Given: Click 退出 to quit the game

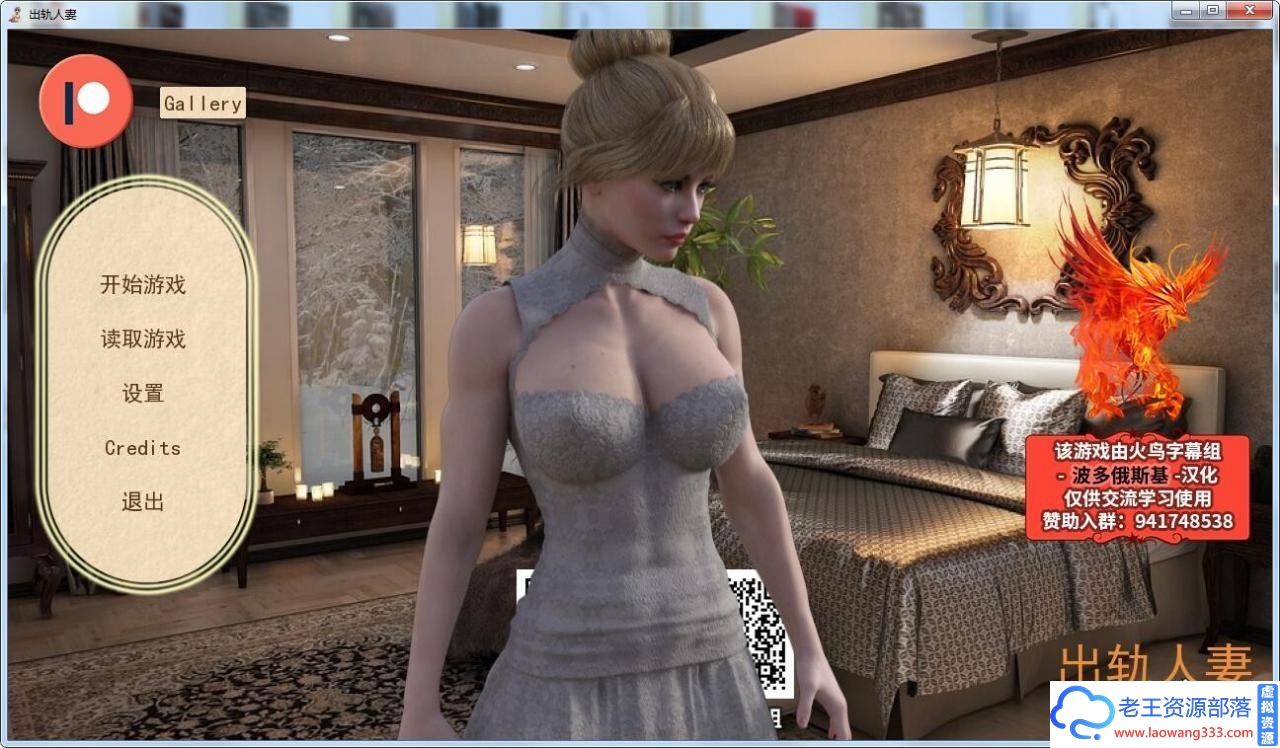Looking at the screenshot, I should (142, 502).
